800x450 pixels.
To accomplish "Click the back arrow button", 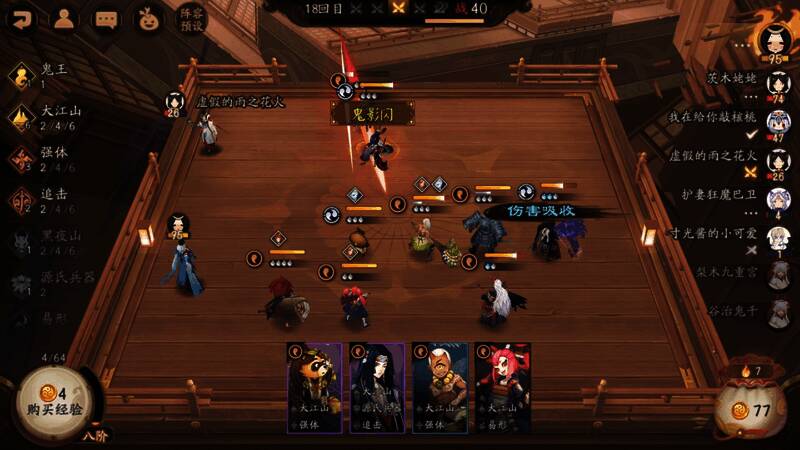I will 21,18.
